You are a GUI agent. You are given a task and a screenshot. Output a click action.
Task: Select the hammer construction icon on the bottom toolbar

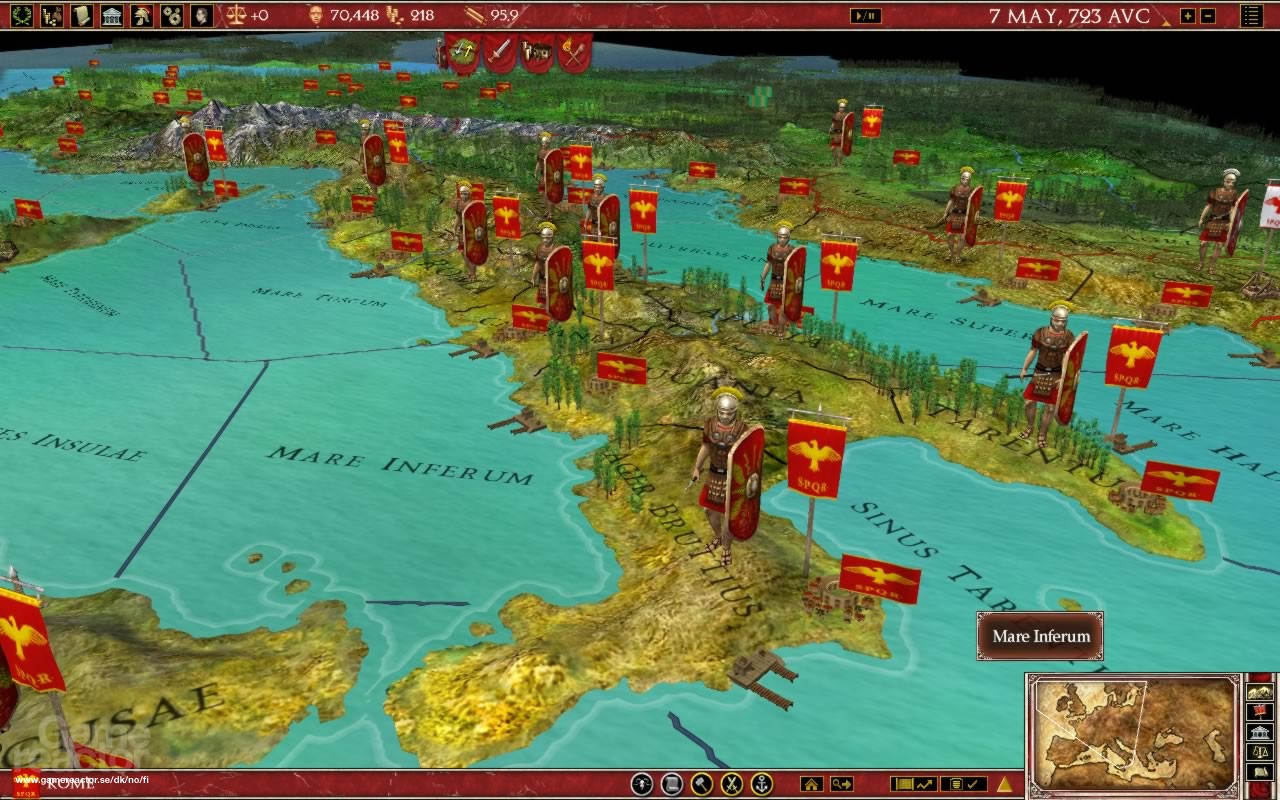(700, 783)
